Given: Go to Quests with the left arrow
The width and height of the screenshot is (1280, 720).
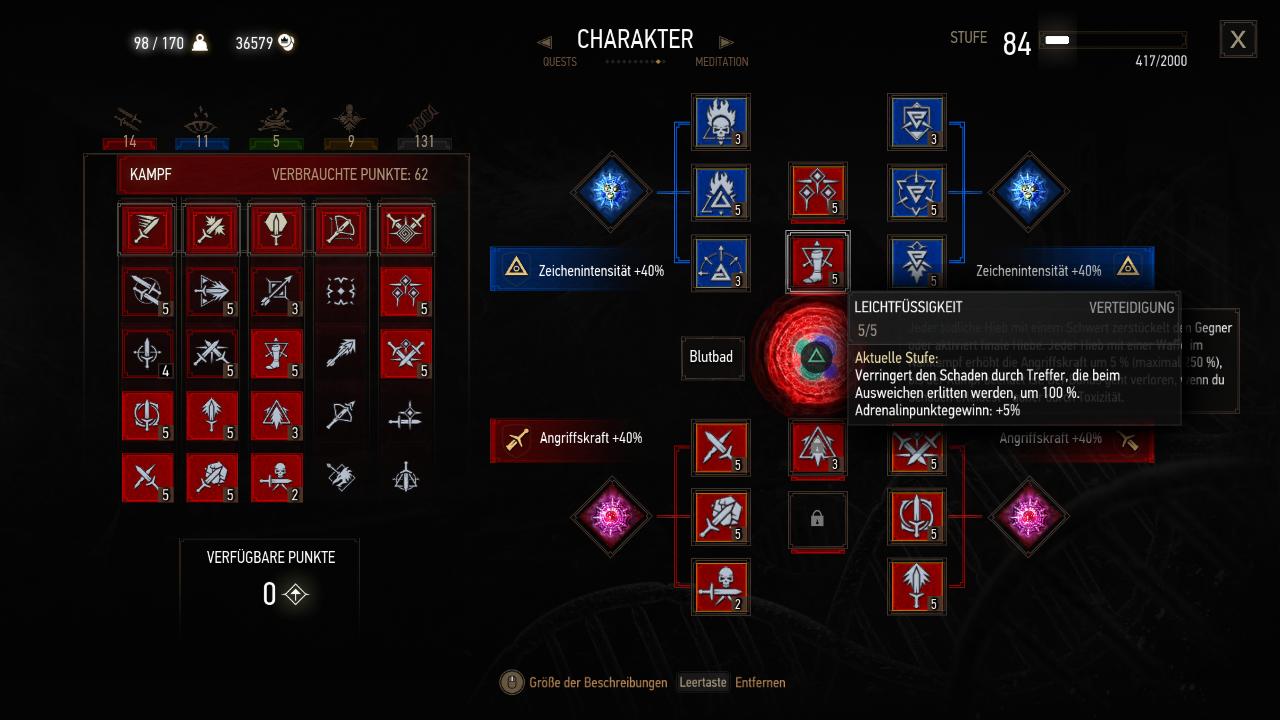Looking at the screenshot, I should [x=545, y=42].
